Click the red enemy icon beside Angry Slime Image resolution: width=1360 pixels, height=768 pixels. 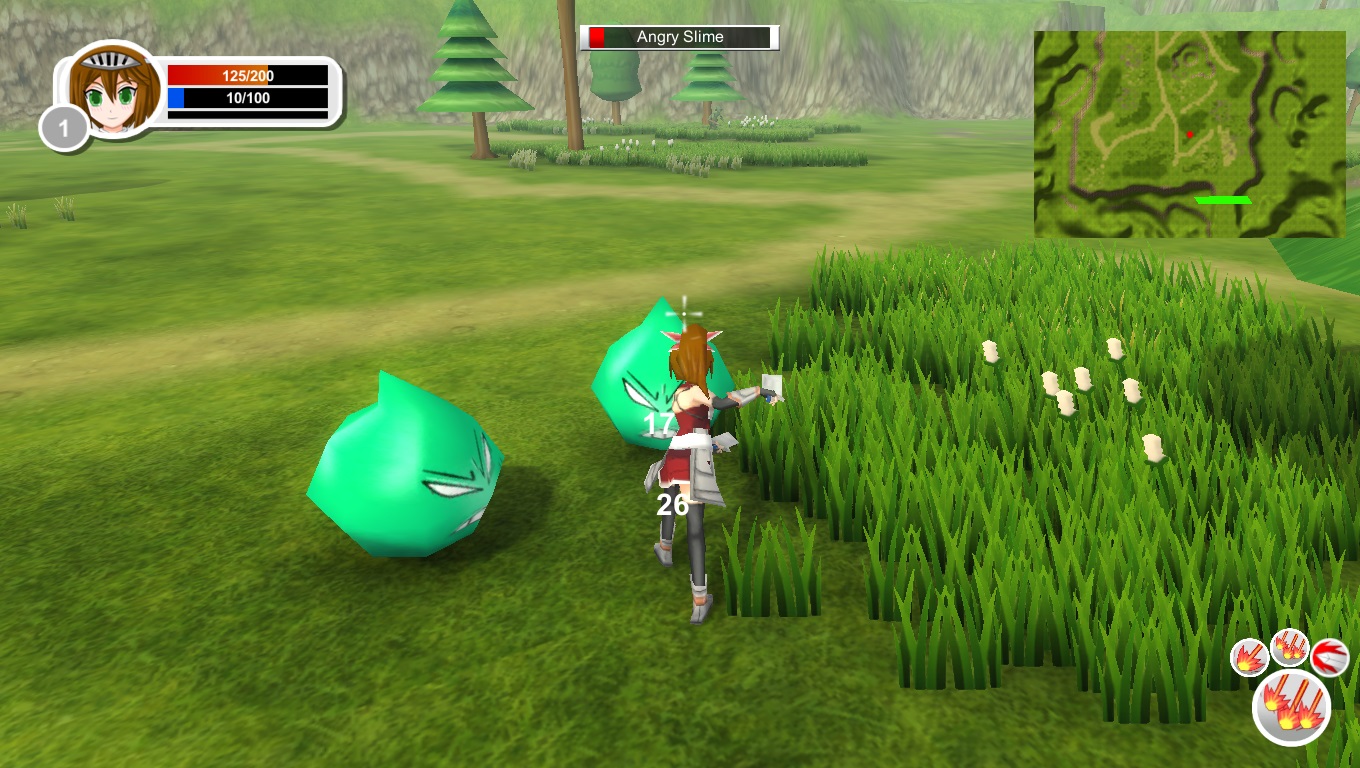(x=598, y=36)
